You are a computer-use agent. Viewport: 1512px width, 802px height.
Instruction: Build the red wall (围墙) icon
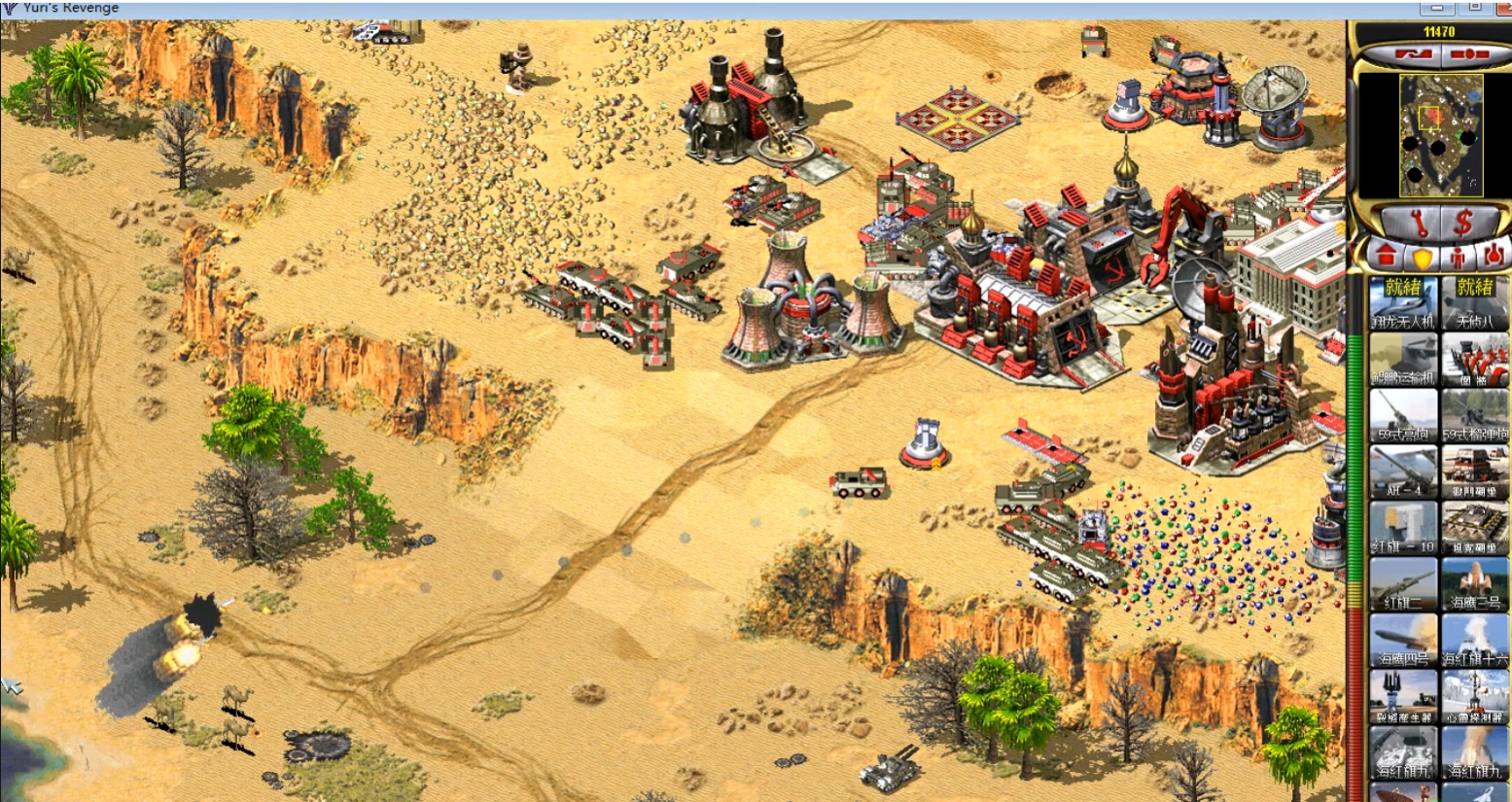pos(1475,359)
